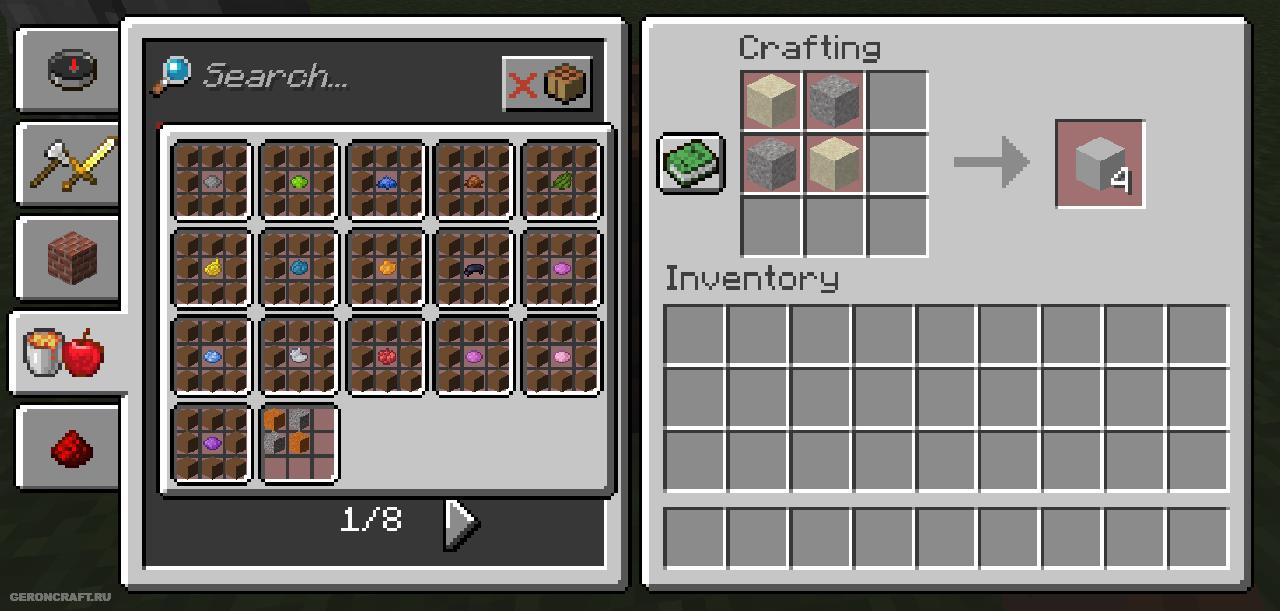Select the lava bucket and apple tab

coord(66,353)
